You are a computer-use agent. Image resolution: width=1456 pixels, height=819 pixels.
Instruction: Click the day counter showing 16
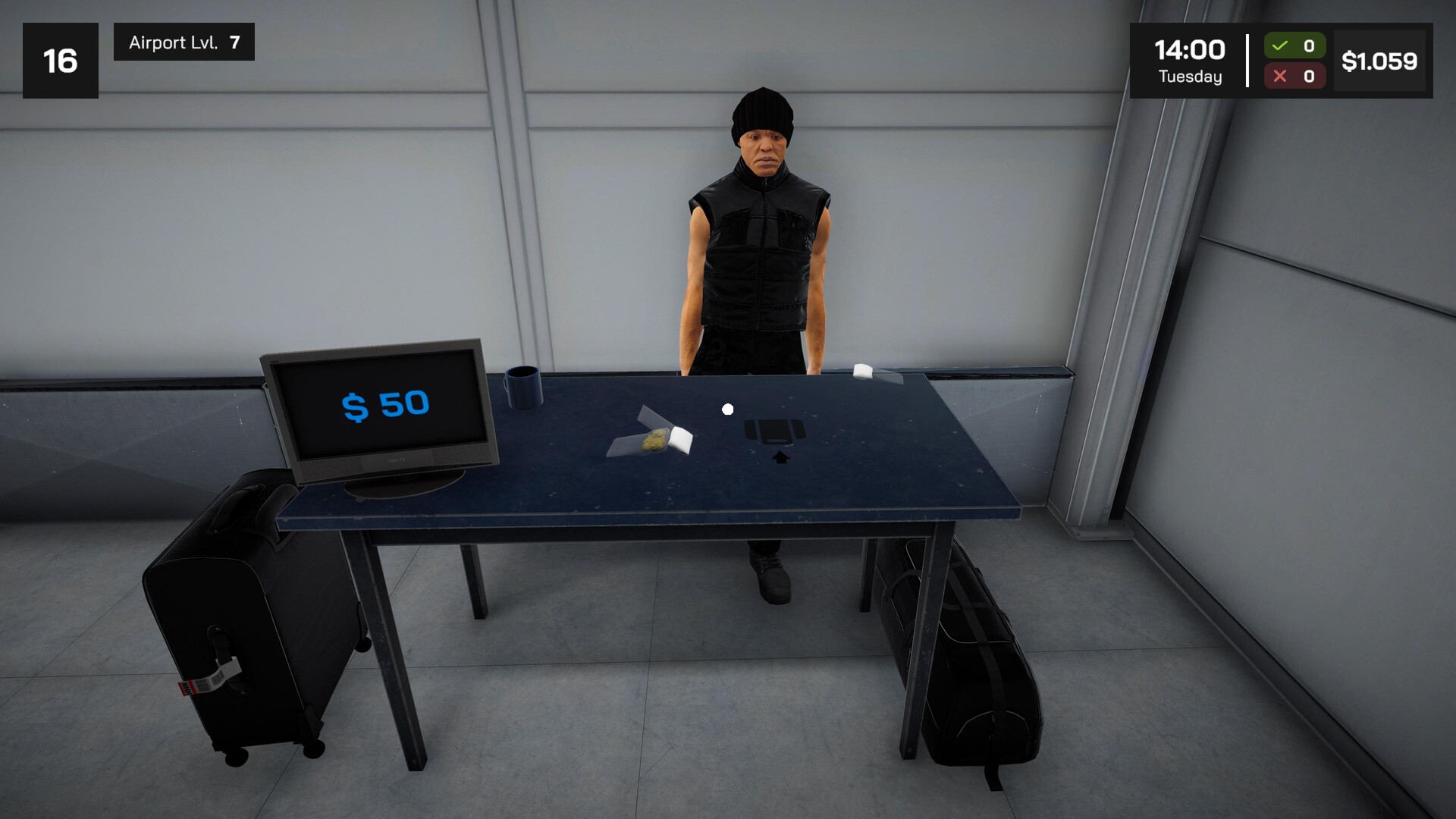(x=61, y=59)
